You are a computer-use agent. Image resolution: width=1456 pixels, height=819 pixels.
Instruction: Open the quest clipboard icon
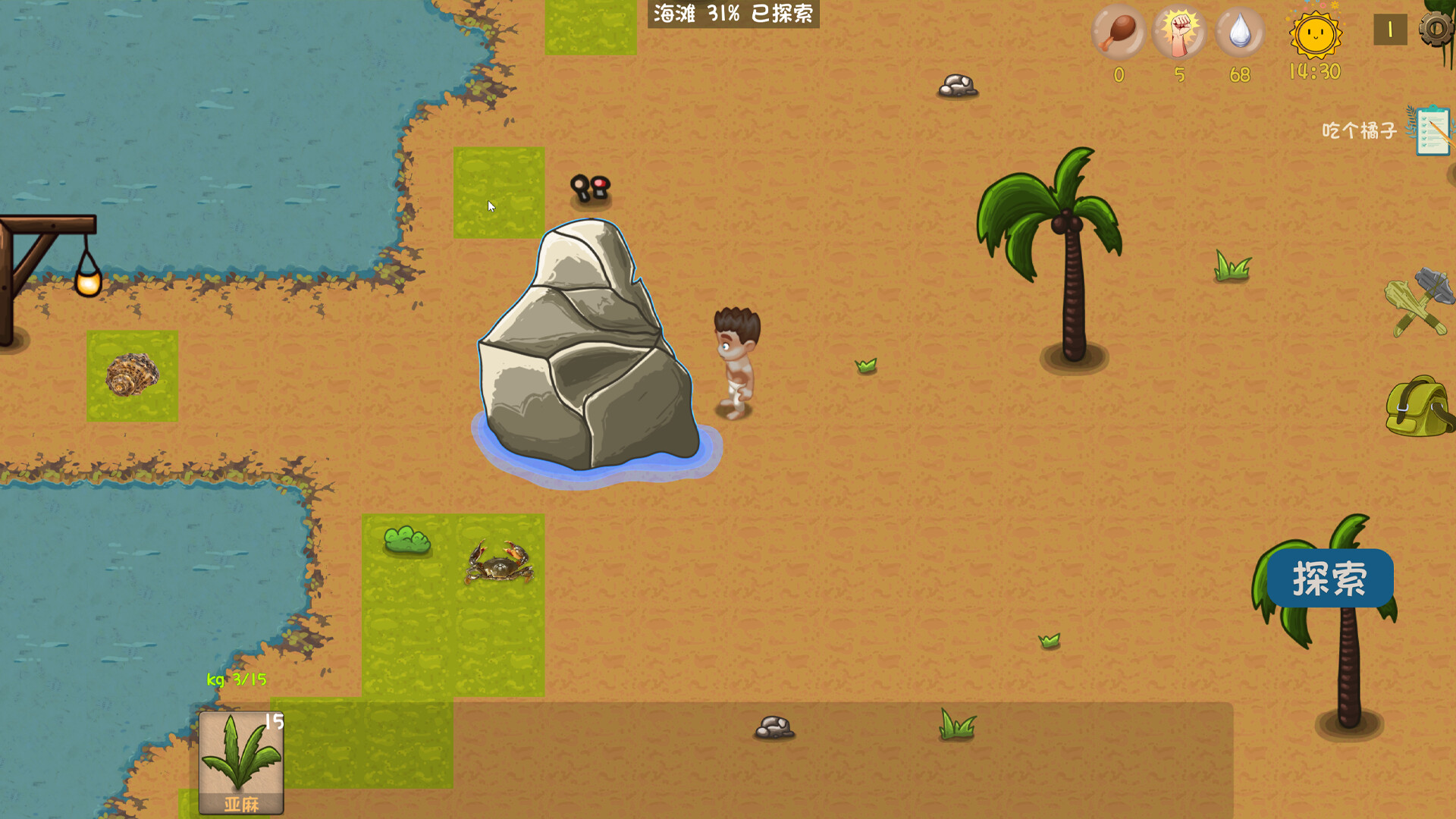pyautogui.click(x=1432, y=129)
